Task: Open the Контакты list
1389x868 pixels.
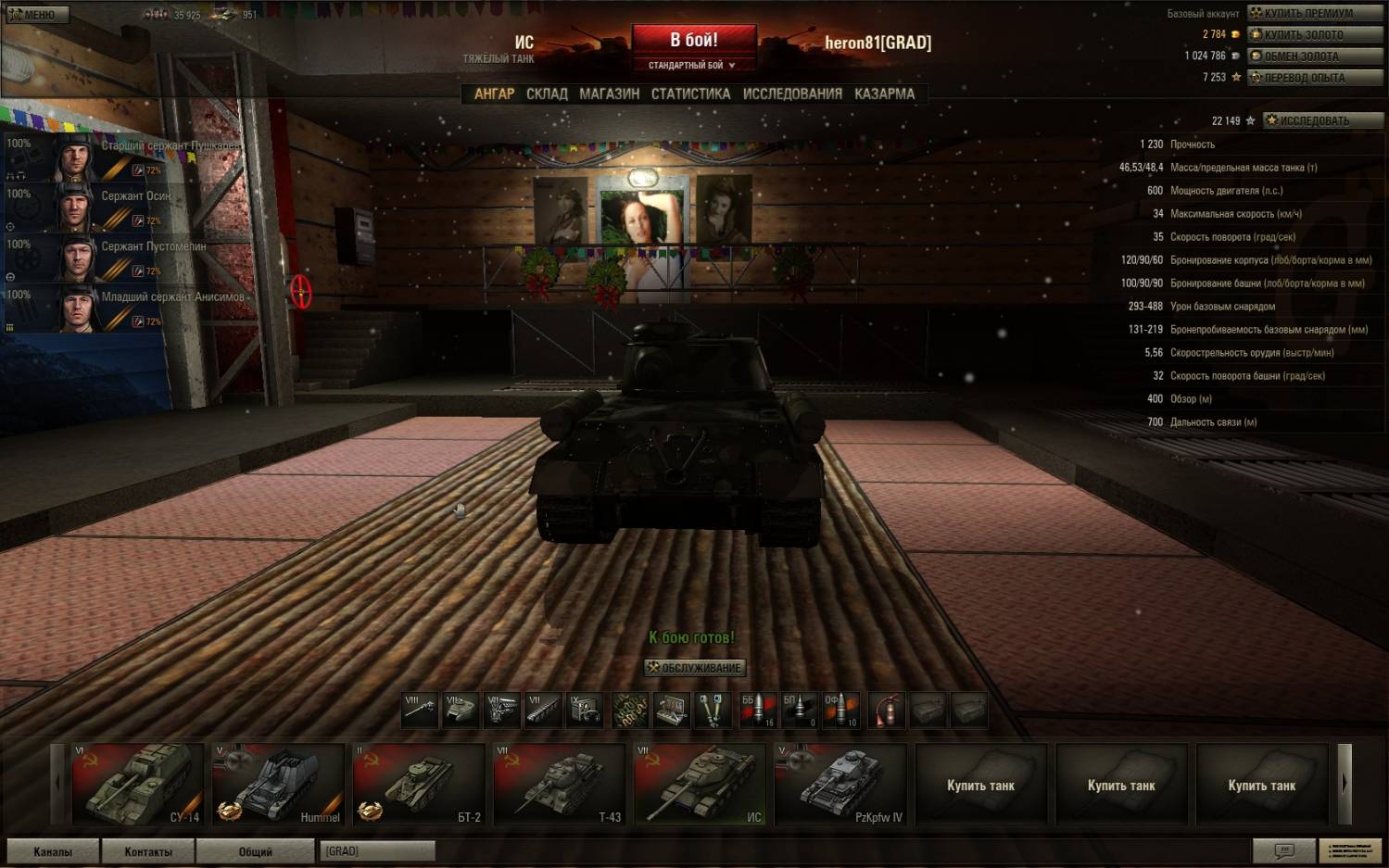Action: click(148, 851)
